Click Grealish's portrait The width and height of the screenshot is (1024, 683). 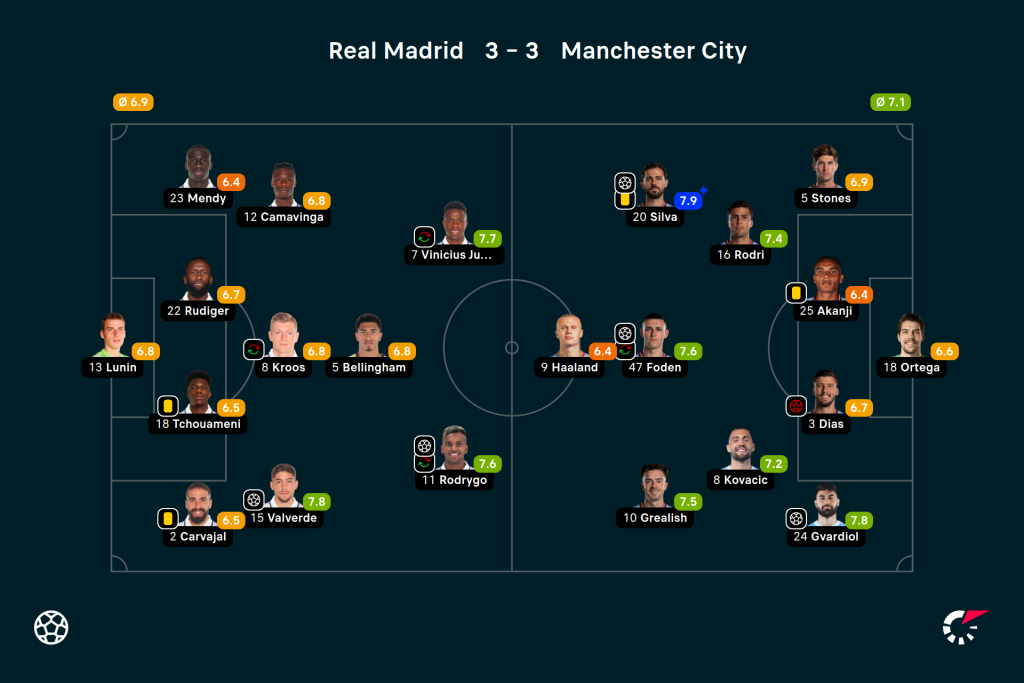tap(655, 487)
